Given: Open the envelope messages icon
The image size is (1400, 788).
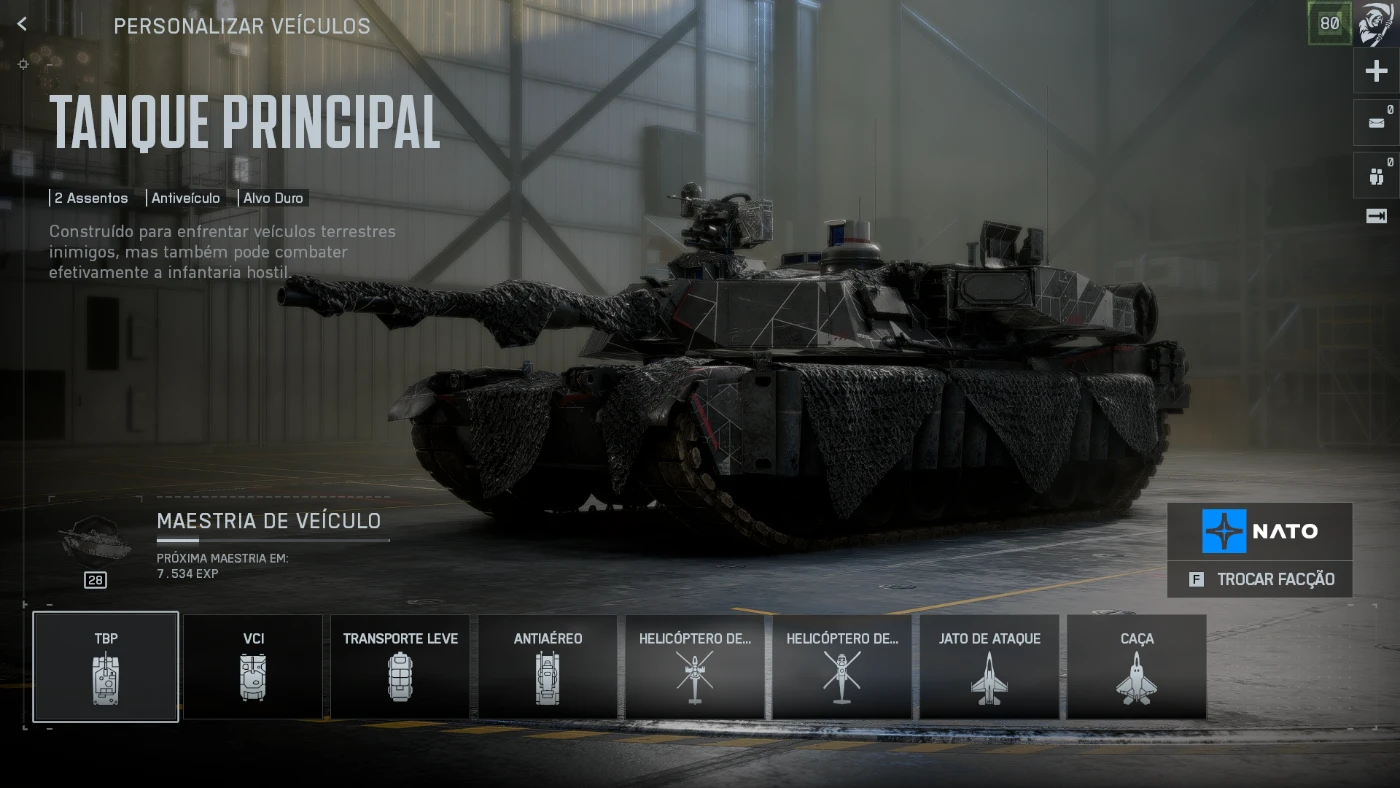Looking at the screenshot, I should [1377, 122].
